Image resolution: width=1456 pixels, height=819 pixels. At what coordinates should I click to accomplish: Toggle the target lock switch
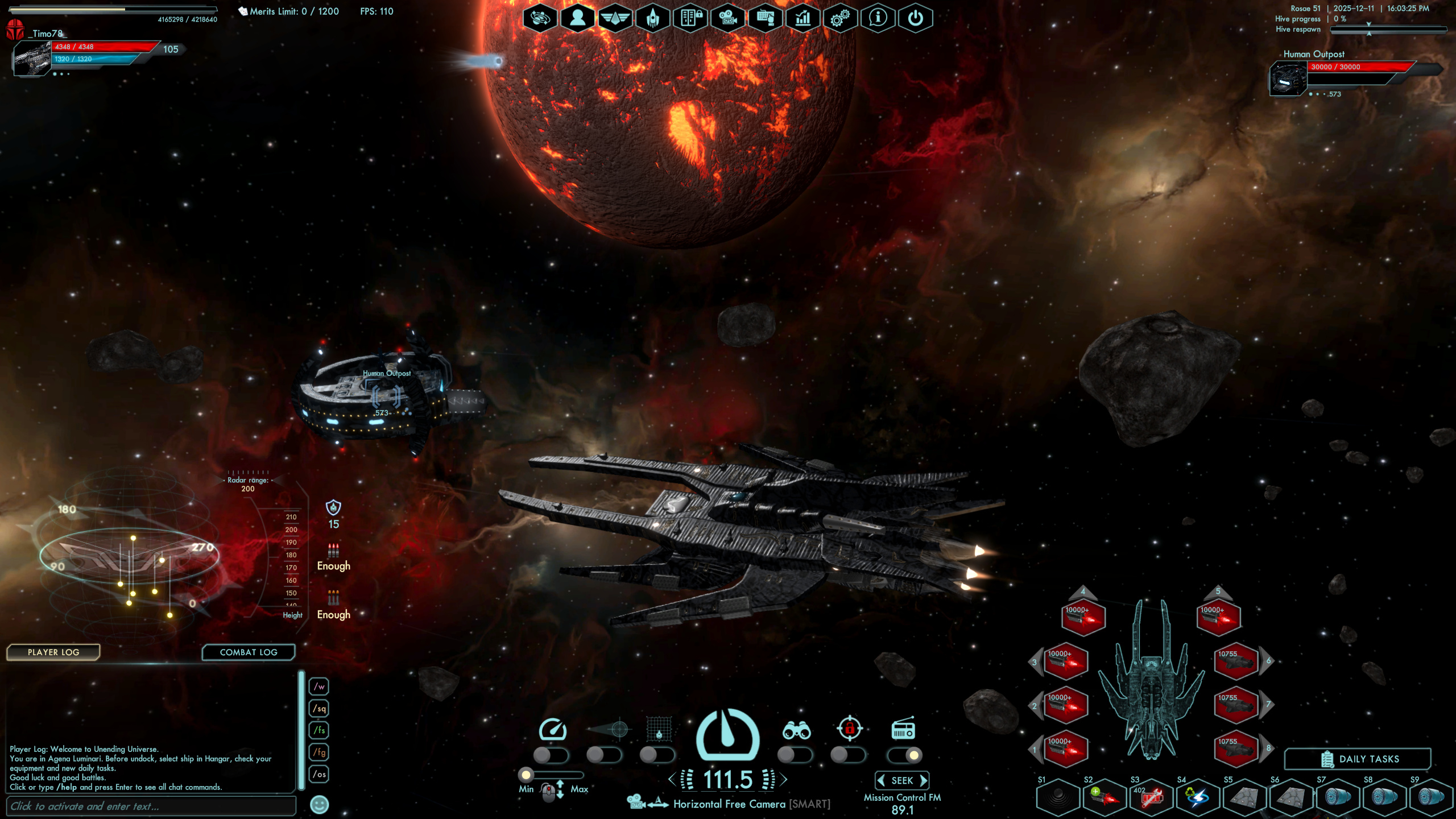point(847,755)
